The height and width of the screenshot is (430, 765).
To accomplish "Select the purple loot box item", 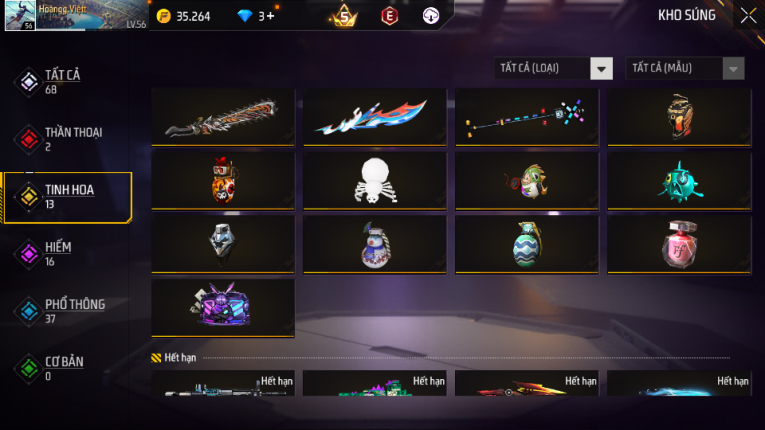I will click(223, 307).
